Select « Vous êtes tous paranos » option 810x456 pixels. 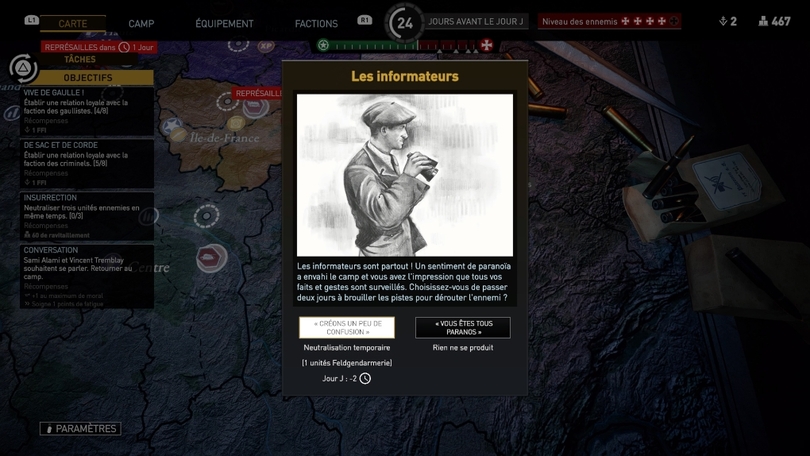point(463,328)
